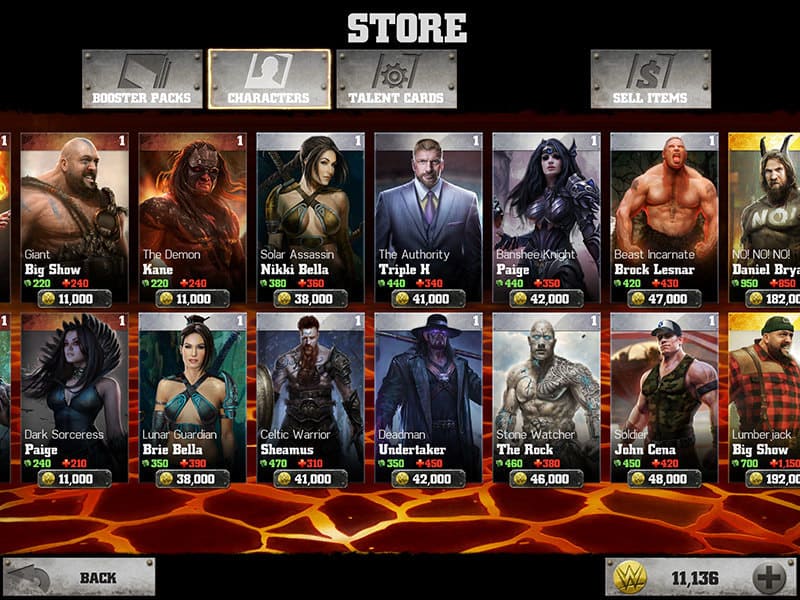Image resolution: width=800 pixels, height=600 pixels.
Task: Switch to the Booster Packs tab
Action: coord(142,79)
